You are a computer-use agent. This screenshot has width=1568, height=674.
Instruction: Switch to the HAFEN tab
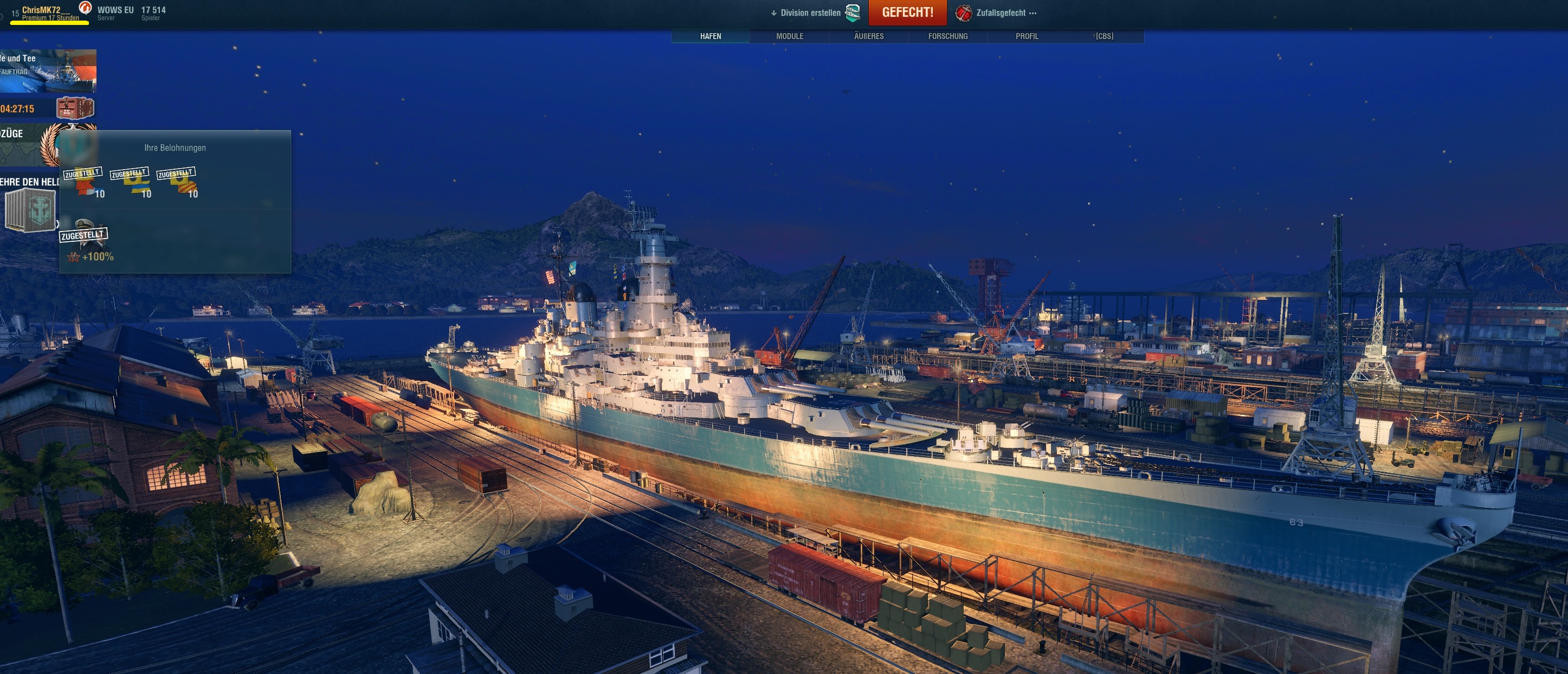[711, 36]
